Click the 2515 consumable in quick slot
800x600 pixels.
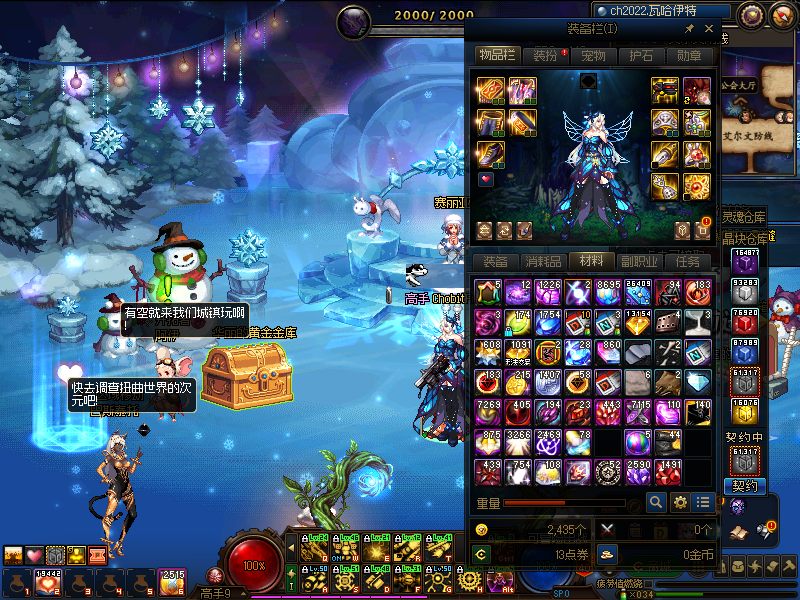172,582
